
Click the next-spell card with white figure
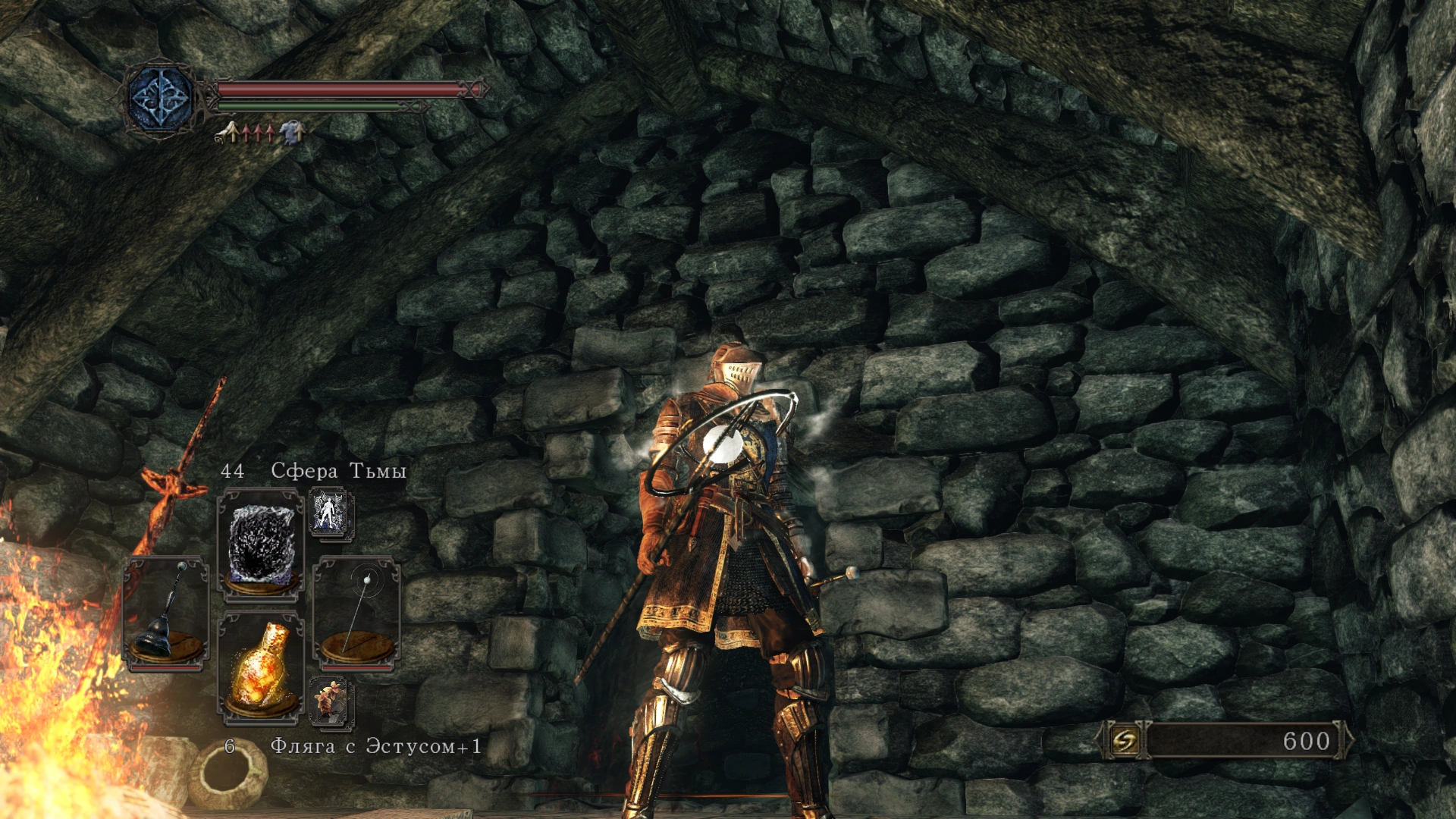[330, 513]
